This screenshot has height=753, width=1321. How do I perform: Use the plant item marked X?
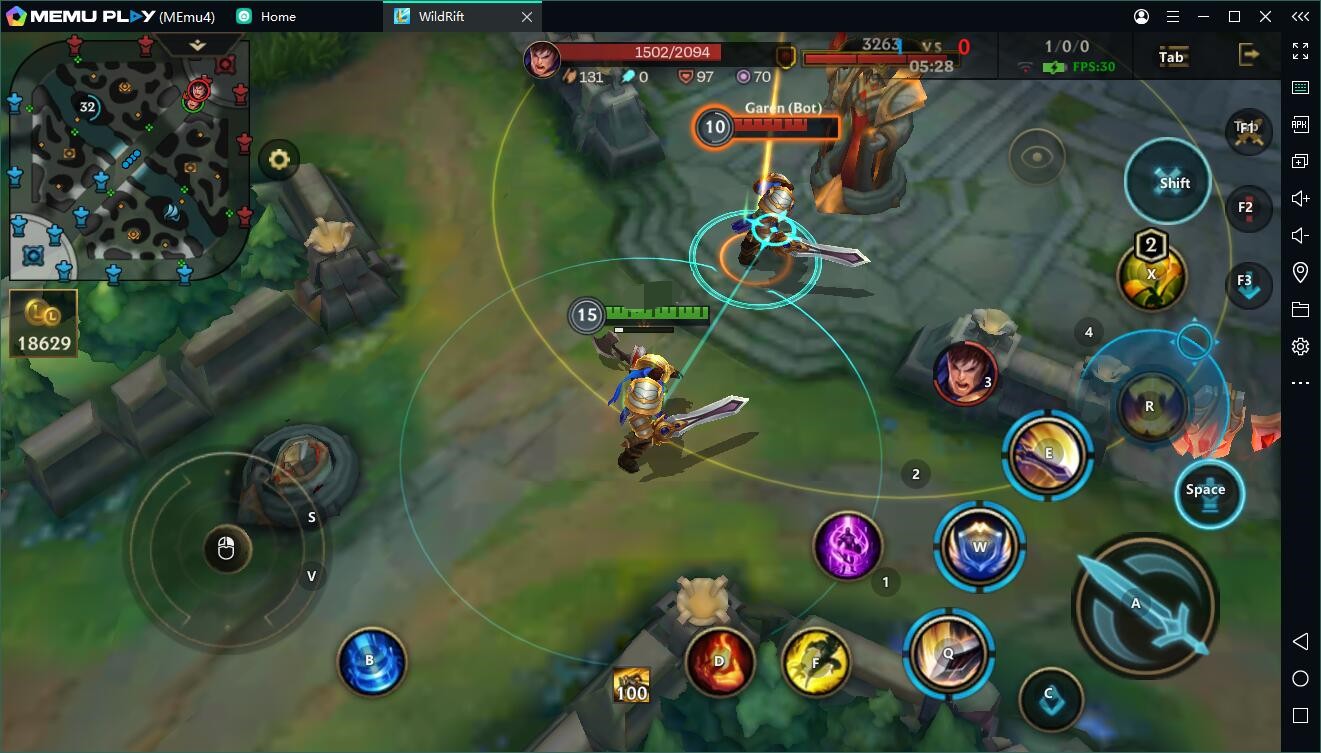tap(1151, 275)
